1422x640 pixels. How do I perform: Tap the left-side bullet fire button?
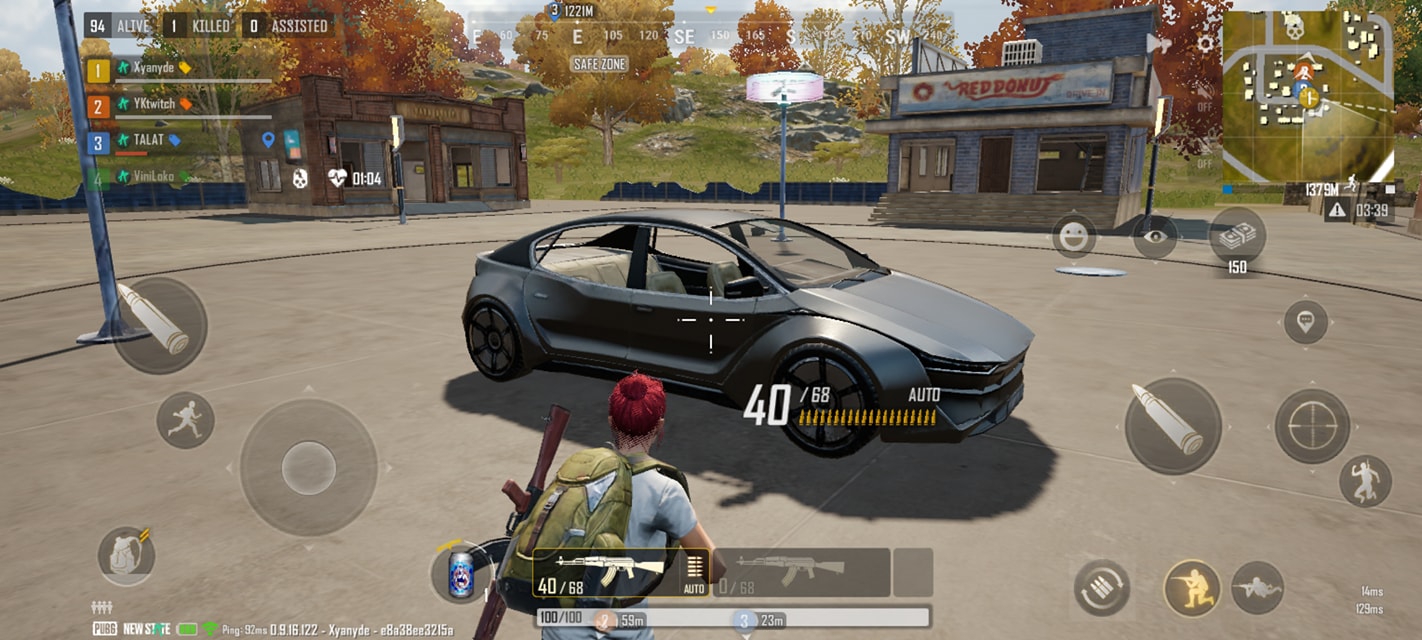pos(158,325)
